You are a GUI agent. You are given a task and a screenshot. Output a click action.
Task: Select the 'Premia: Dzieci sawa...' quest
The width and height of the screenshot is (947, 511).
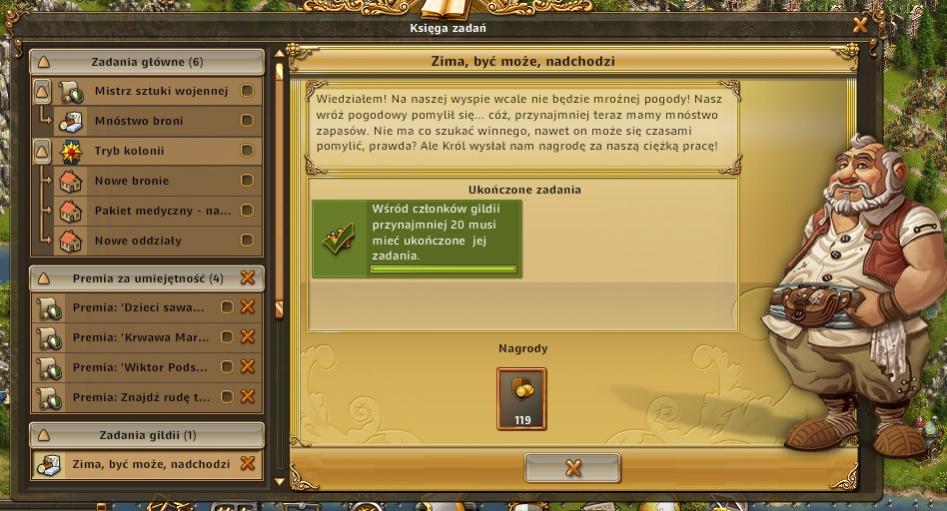point(138,308)
